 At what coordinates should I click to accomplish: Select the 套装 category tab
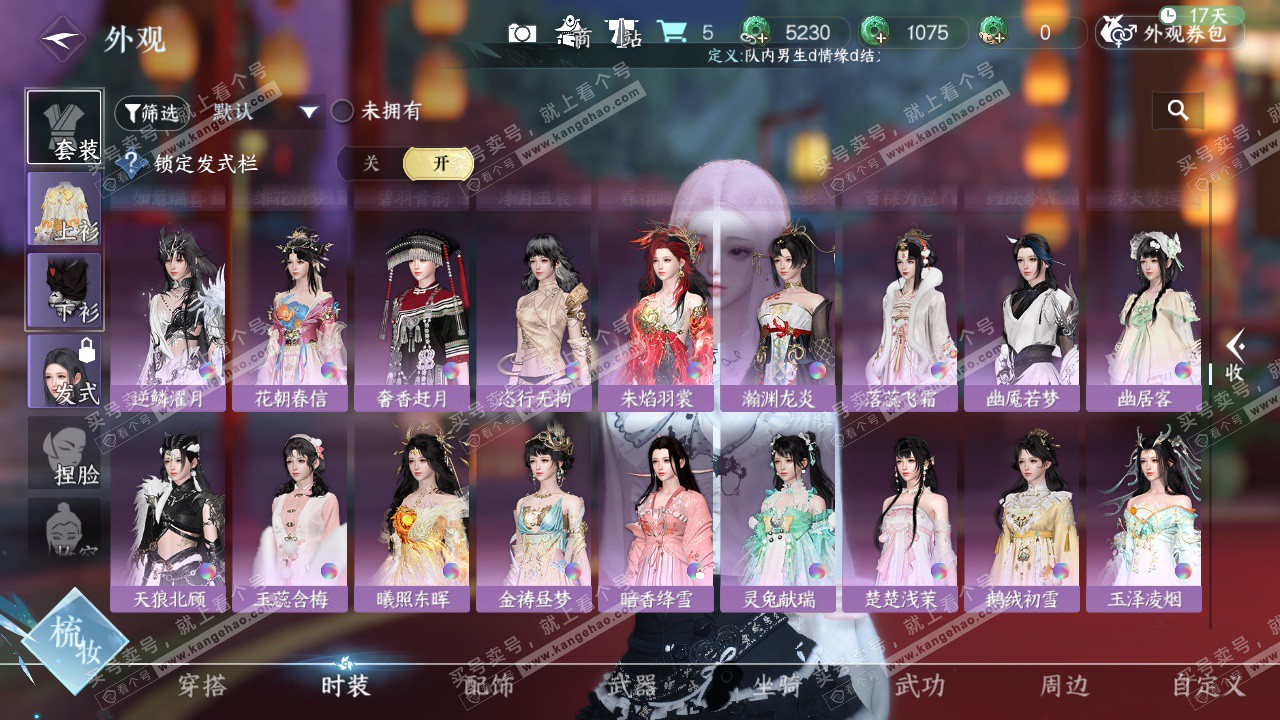(x=64, y=128)
